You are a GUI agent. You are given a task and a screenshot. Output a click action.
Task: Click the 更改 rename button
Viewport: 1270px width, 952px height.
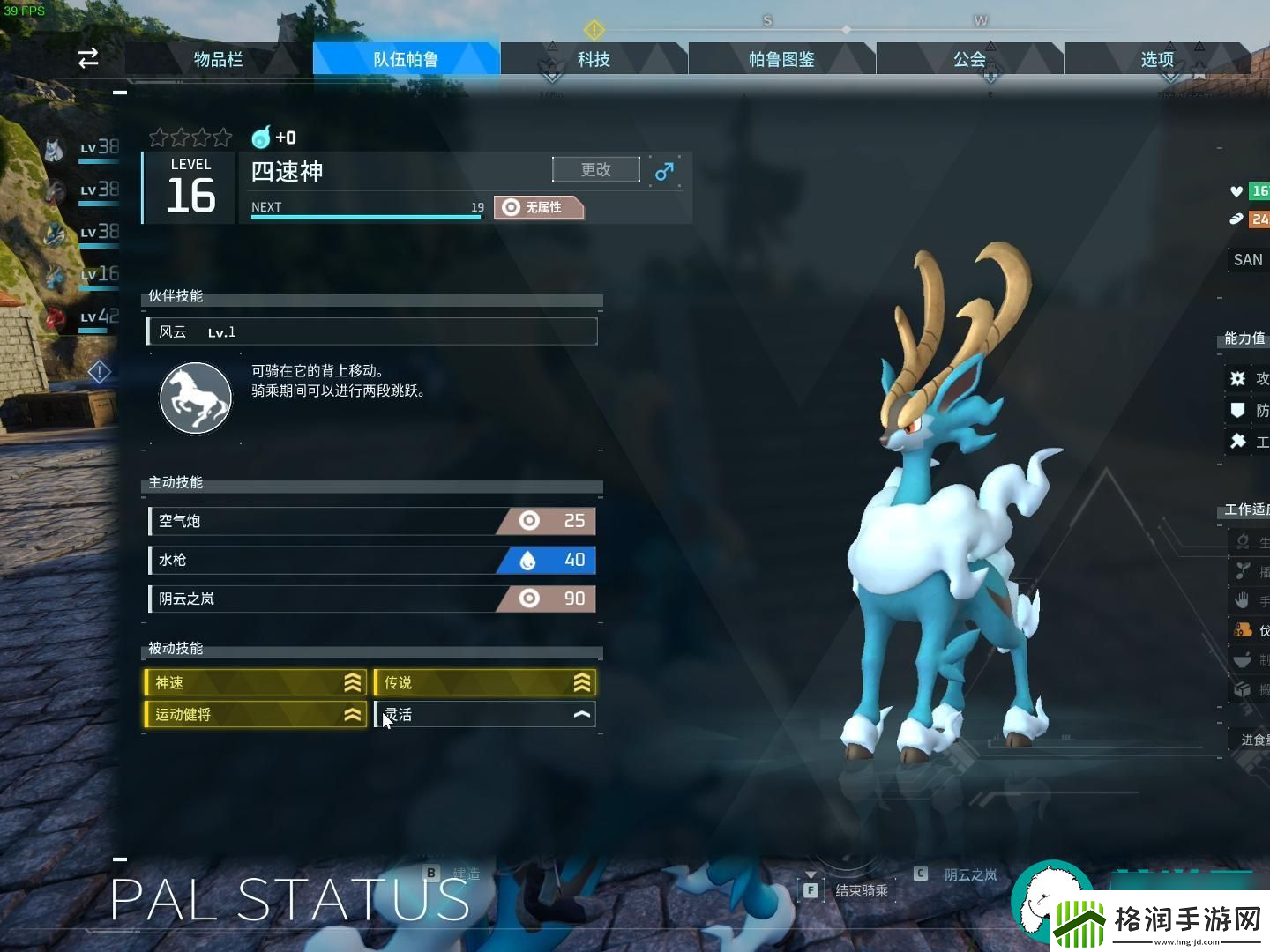pyautogui.click(x=596, y=169)
